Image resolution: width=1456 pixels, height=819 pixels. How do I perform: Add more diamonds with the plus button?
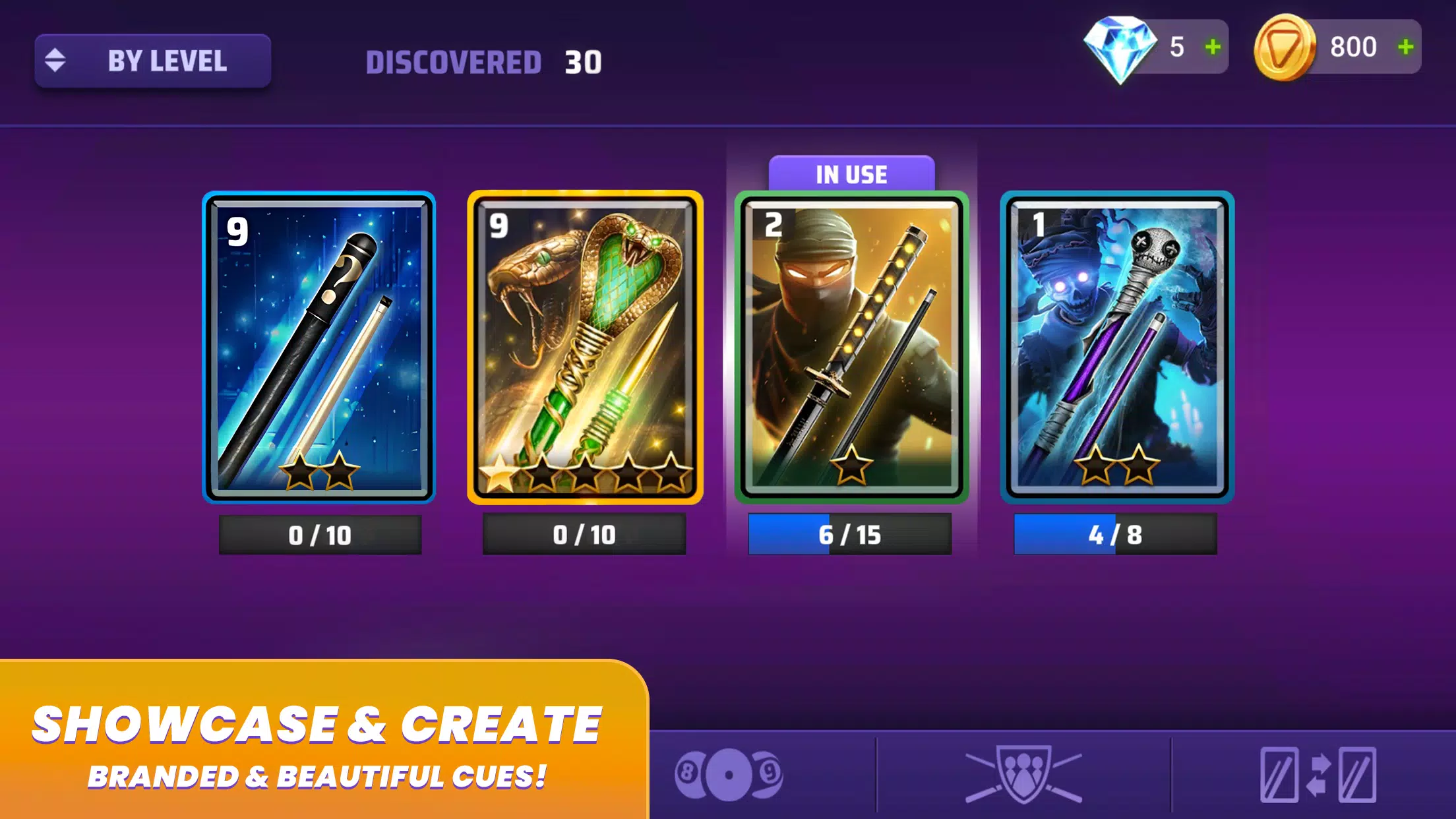pyautogui.click(x=1213, y=47)
